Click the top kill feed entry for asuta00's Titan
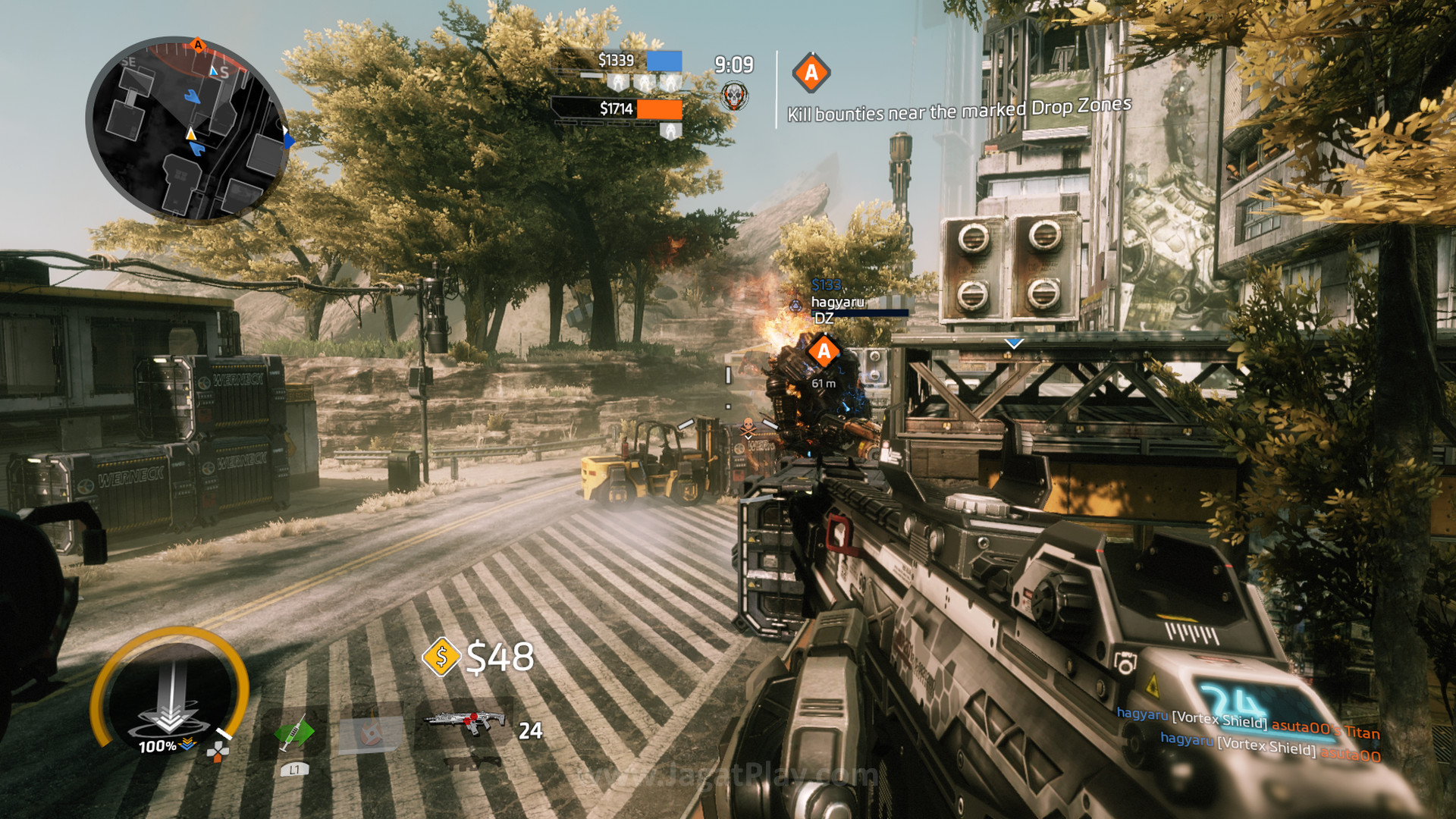Viewport: 1456px width, 819px height. [1247, 722]
